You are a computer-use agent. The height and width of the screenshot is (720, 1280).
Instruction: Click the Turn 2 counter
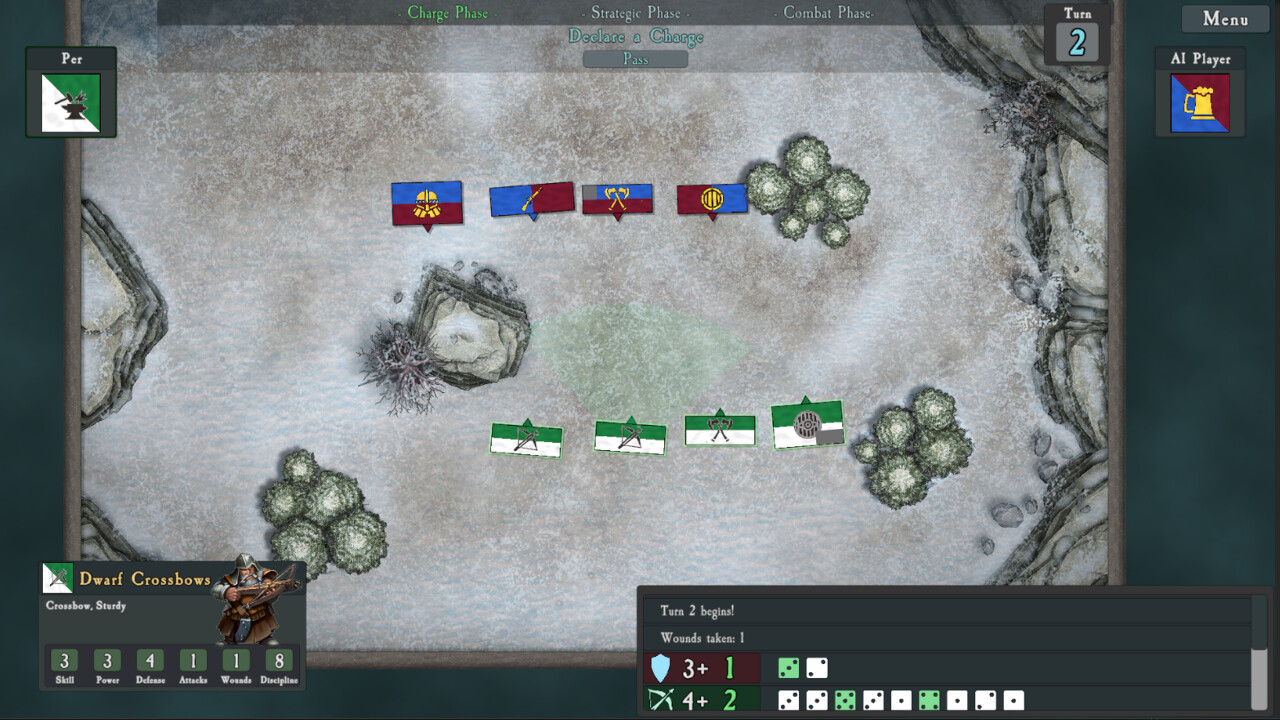tap(1075, 42)
